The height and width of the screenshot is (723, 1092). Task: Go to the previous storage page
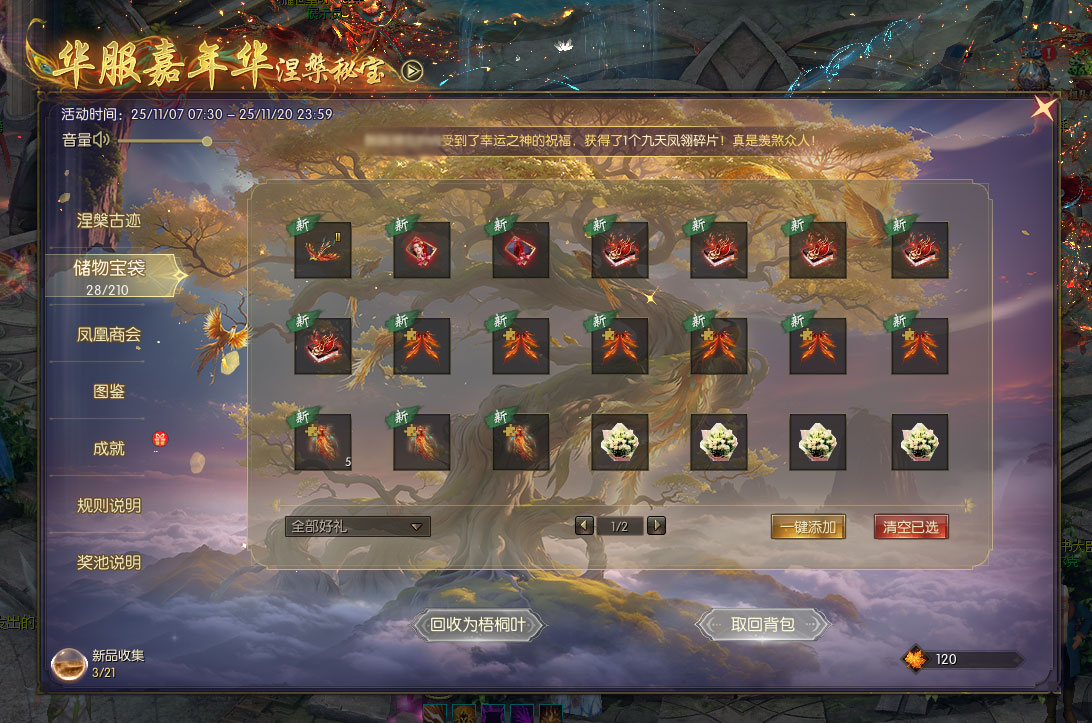pos(584,526)
